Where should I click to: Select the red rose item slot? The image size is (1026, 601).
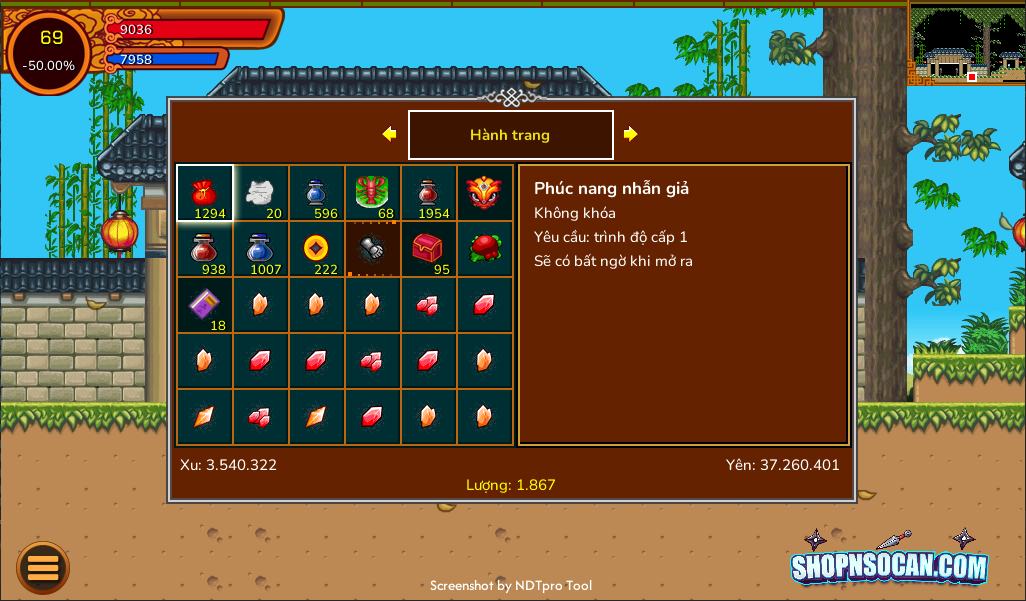[485, 249]
